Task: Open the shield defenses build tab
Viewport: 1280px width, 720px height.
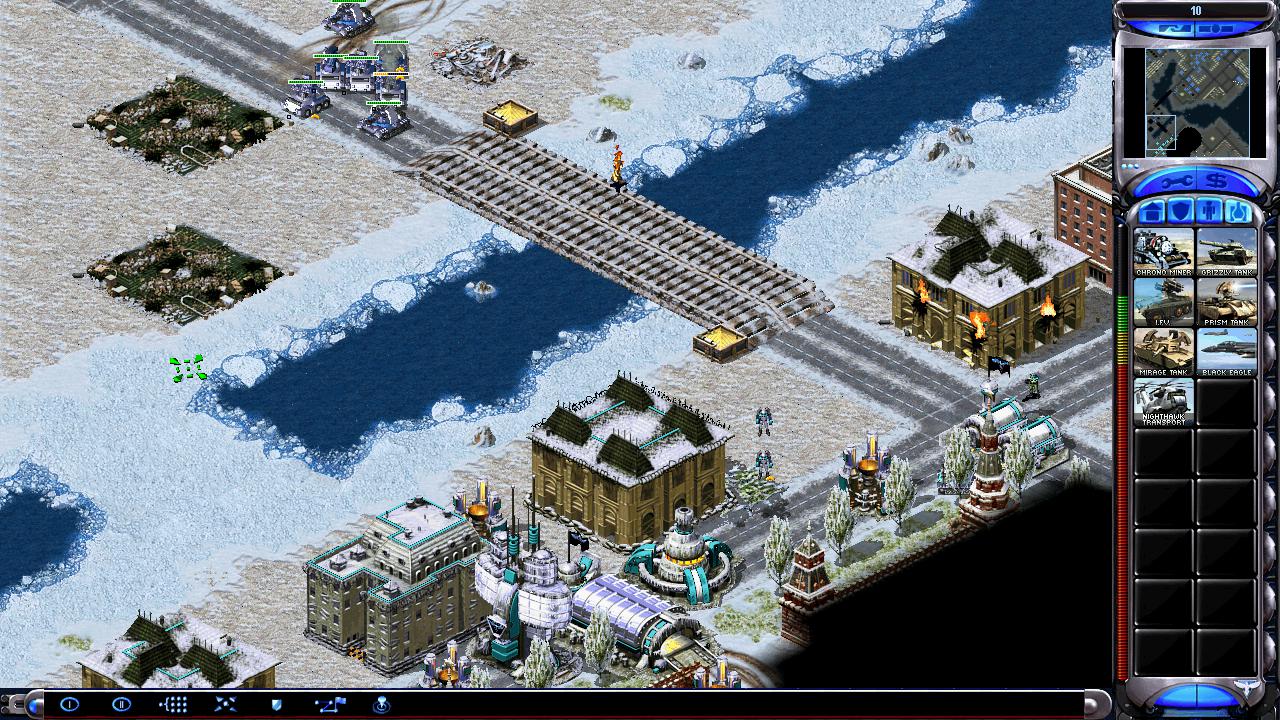Action: tap(1180, 212)
